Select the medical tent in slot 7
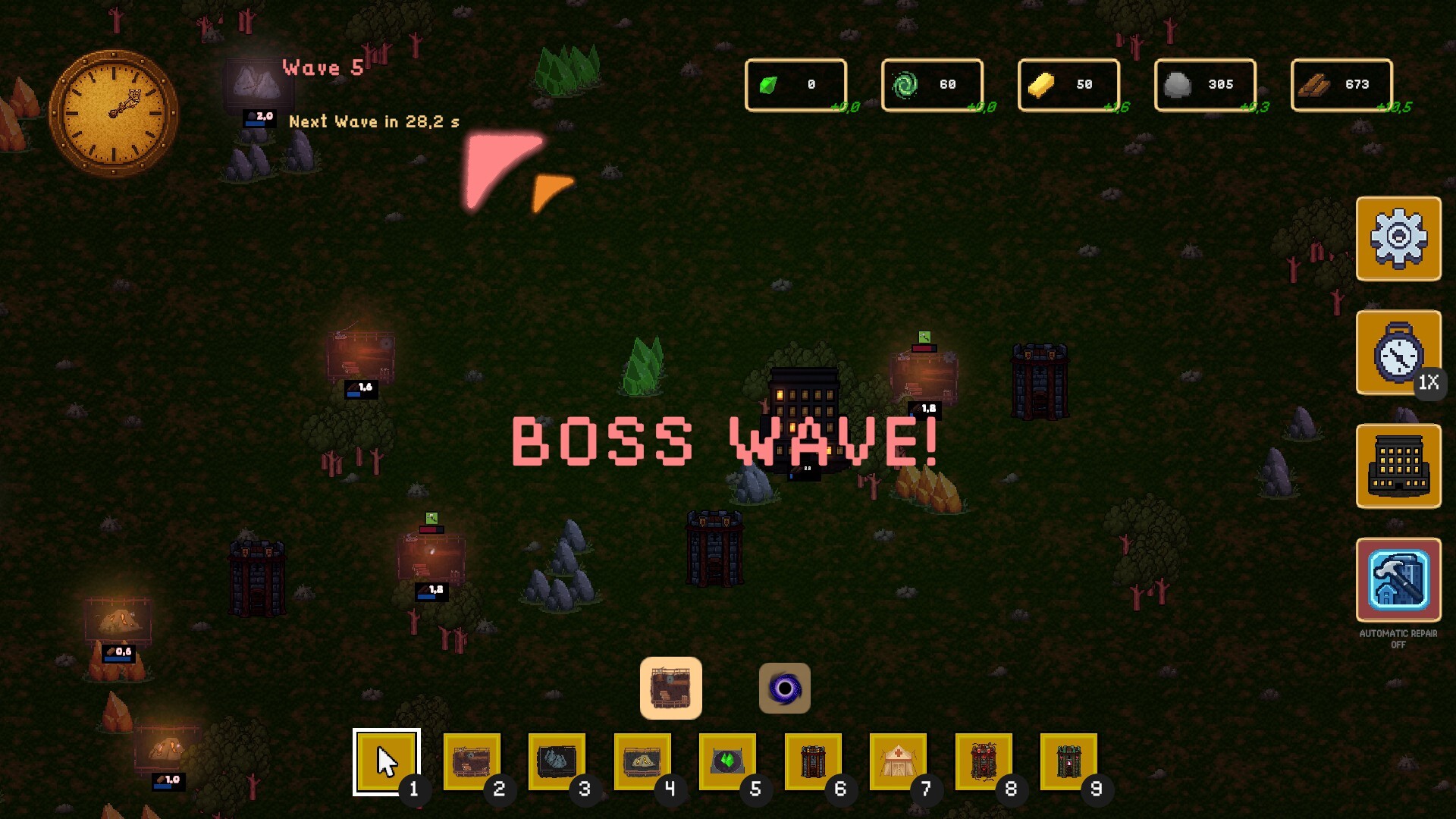Viewport: 1456px width, 819px height. [897, 761]
